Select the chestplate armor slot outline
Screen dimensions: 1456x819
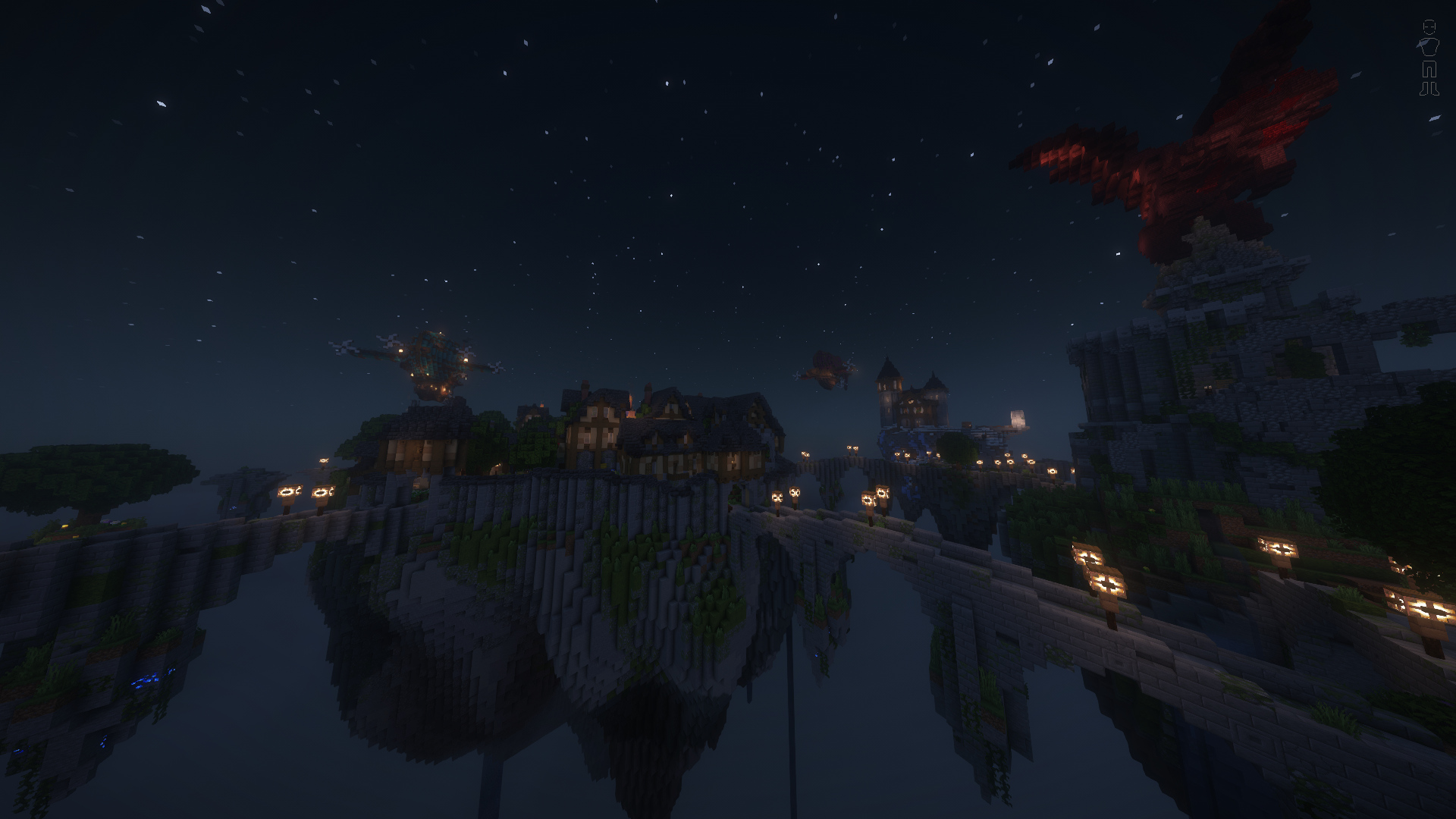(x=1429, y=47)
